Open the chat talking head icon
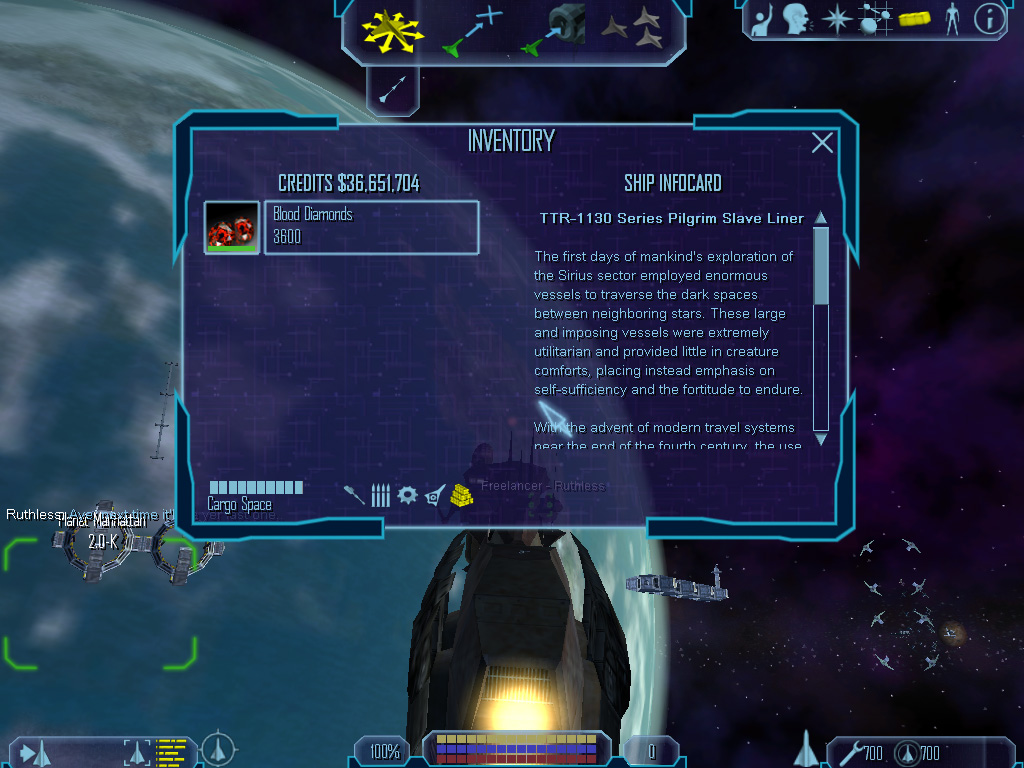The height and width of the screenshot is (768, 1024). 797,18
